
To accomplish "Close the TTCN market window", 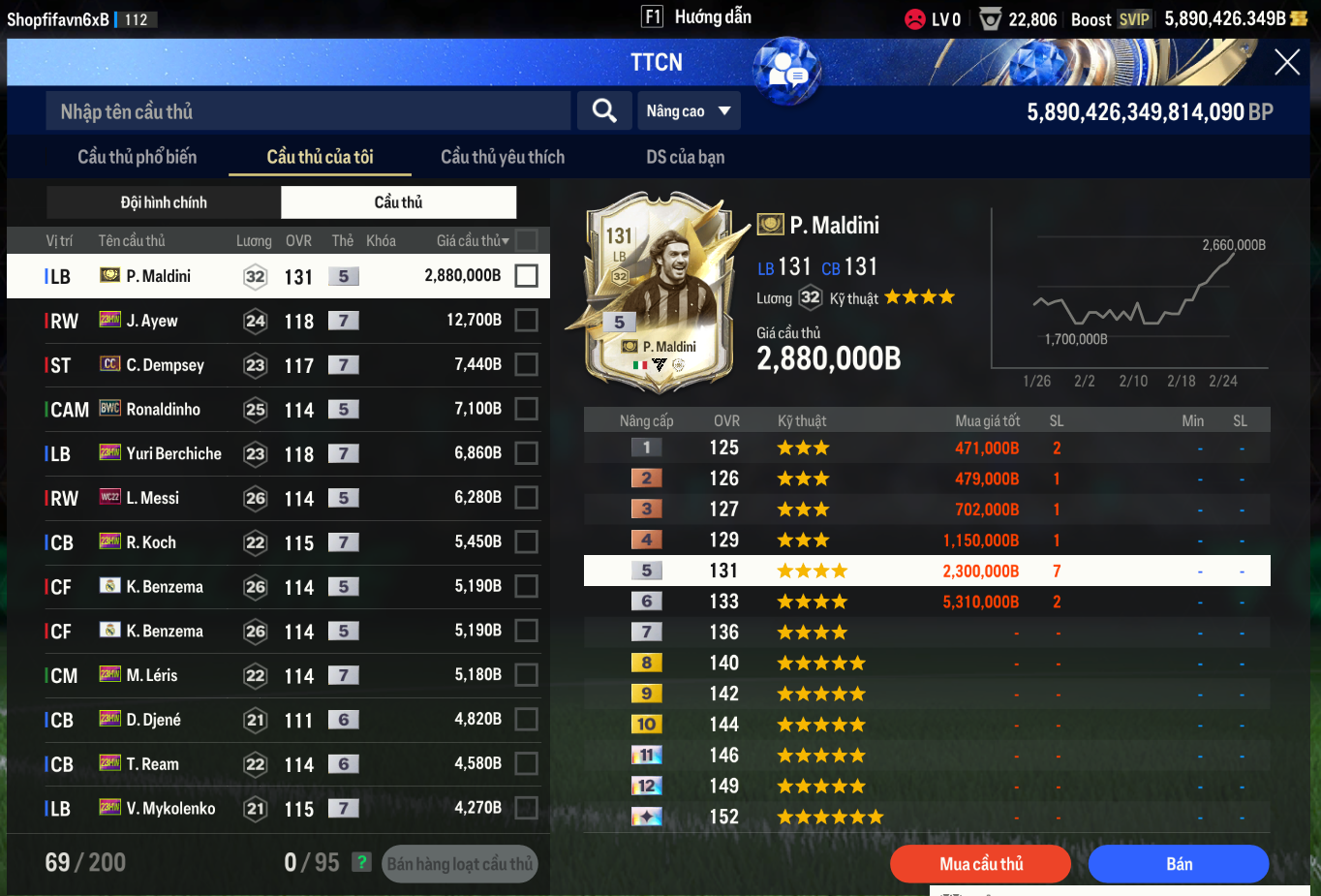I will click(1286, 62).
